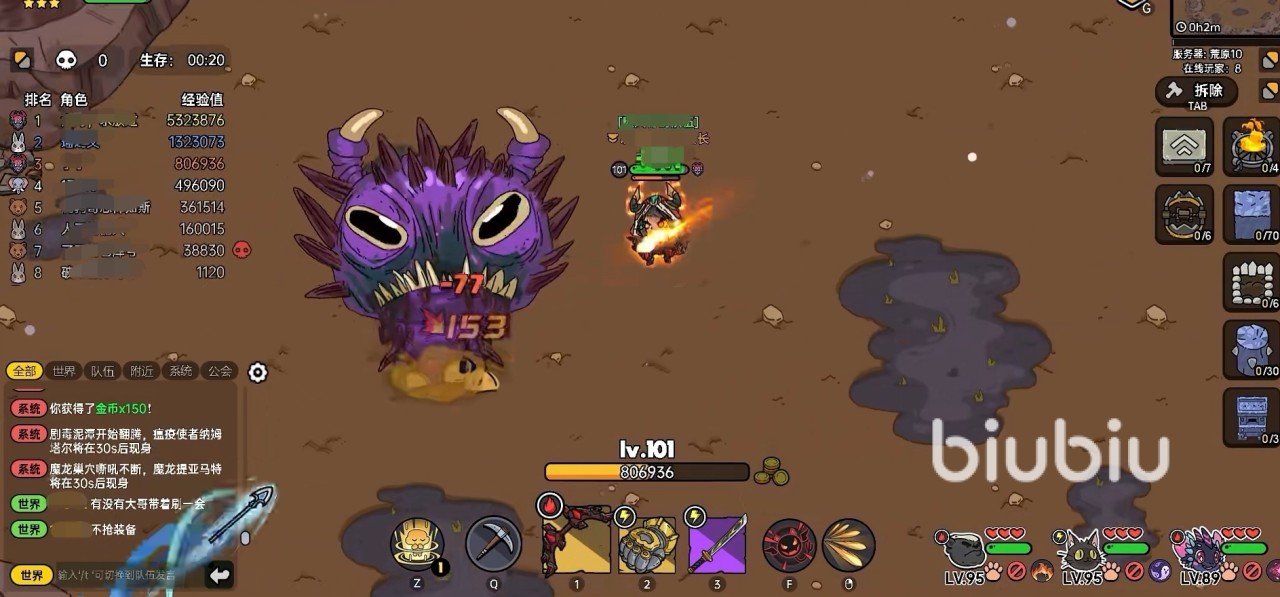Switch to the 系统 system chat tab
The height and width of the screenshot is (597, 1280).
(x=181, y=371)
